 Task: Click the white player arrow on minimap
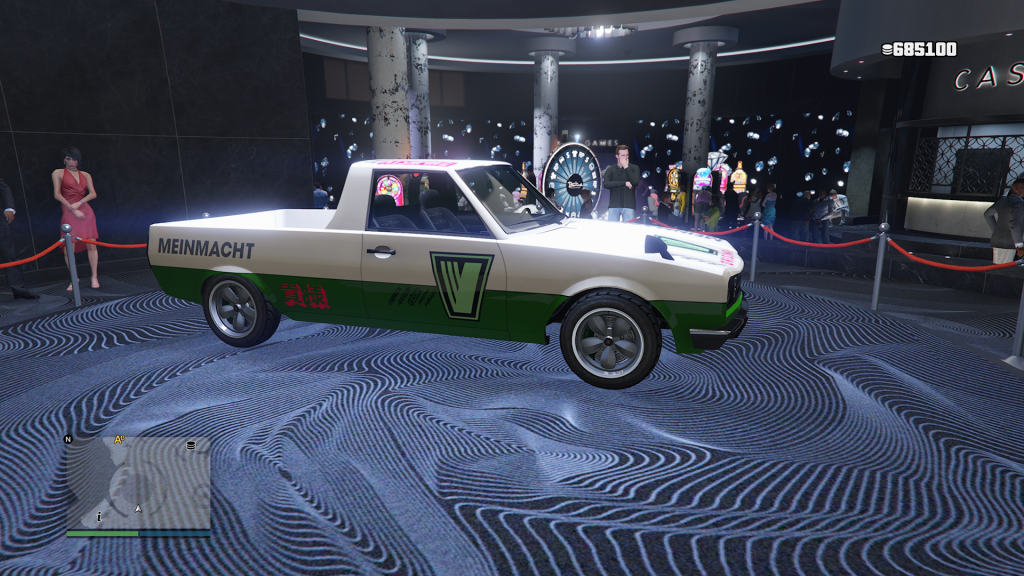point(139,509)
